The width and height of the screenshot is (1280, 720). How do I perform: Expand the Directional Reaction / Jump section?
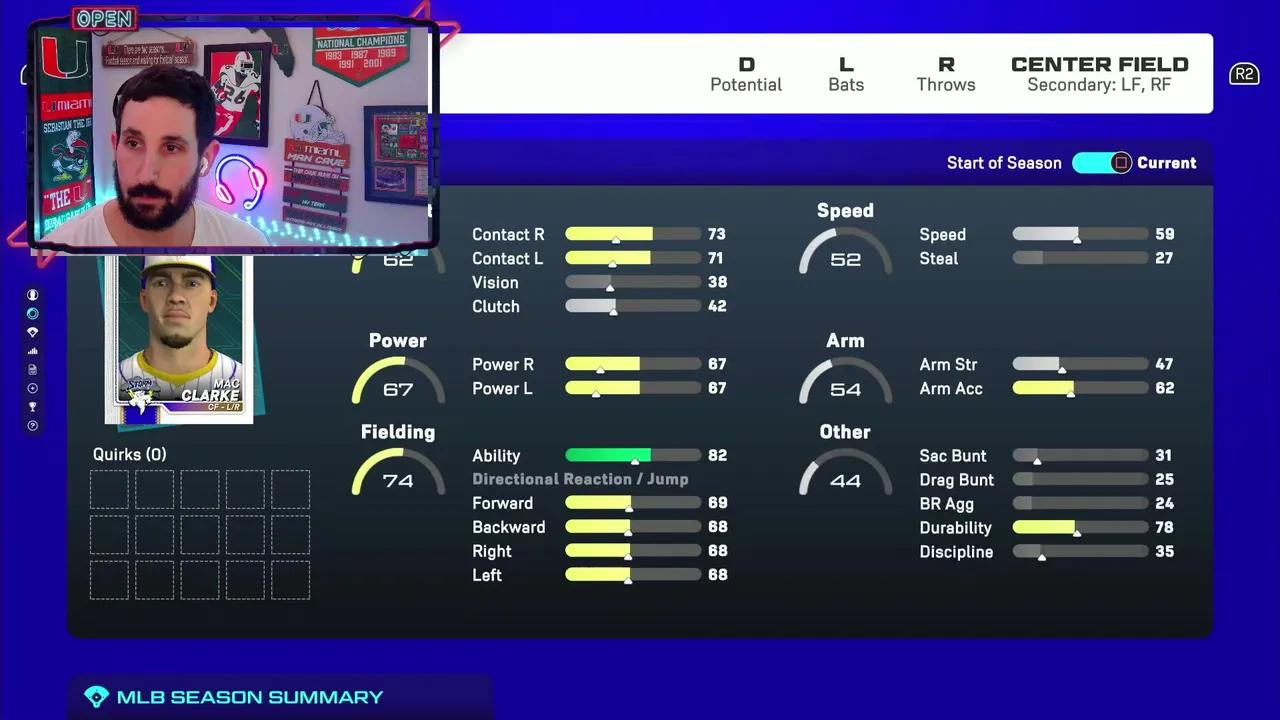(580, 479)
